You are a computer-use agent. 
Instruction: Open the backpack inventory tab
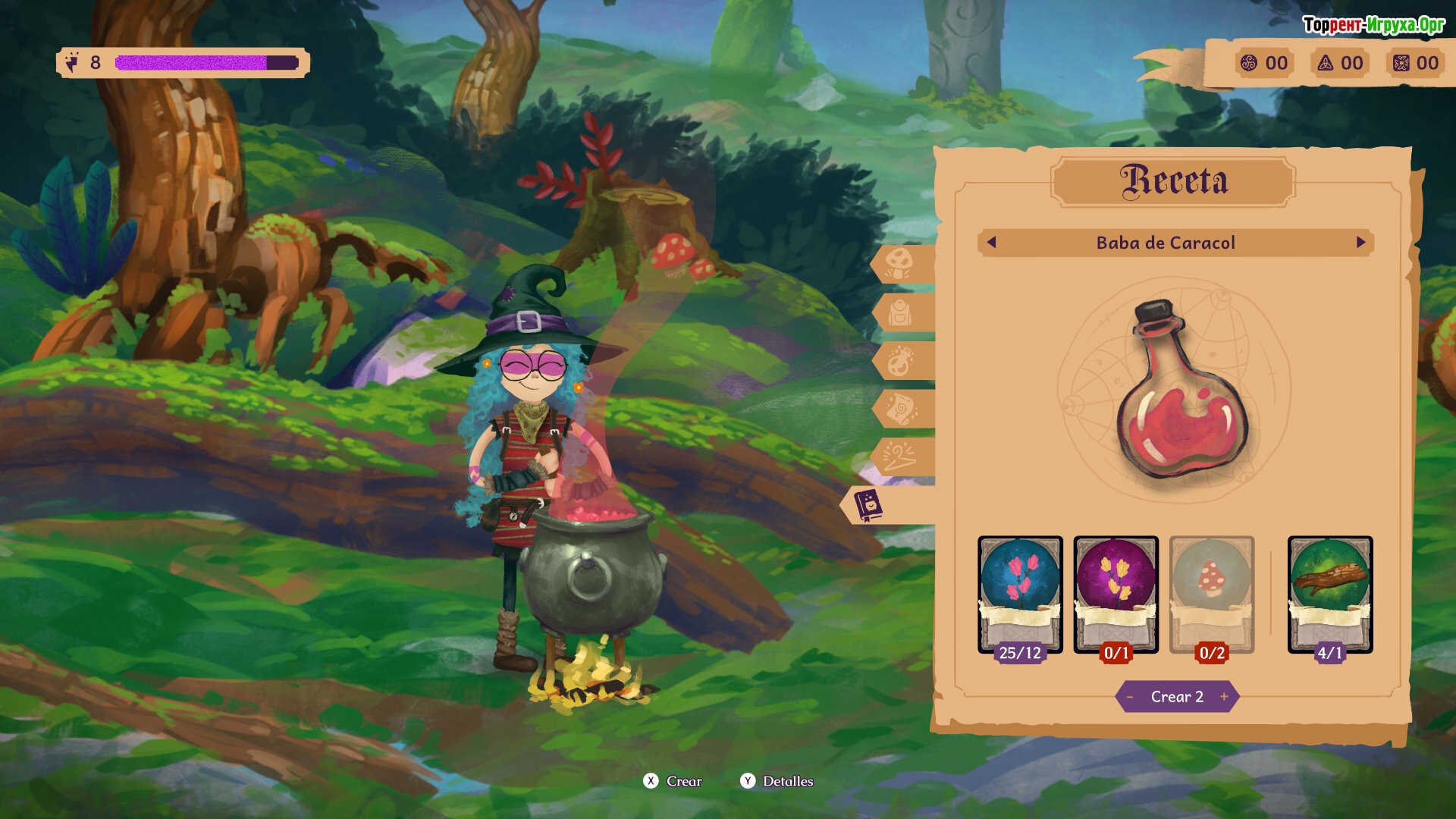click(x=900, y=312)
